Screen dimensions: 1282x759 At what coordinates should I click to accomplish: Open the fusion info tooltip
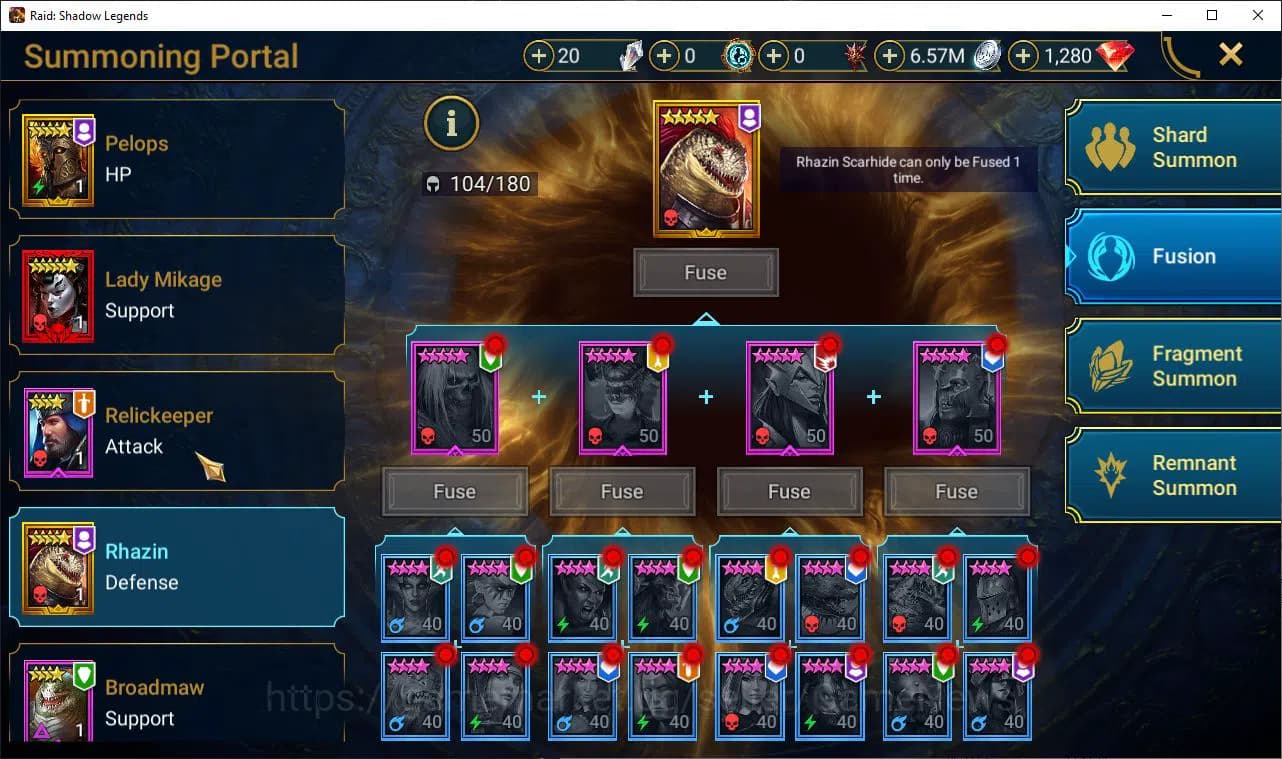[451, 123]
